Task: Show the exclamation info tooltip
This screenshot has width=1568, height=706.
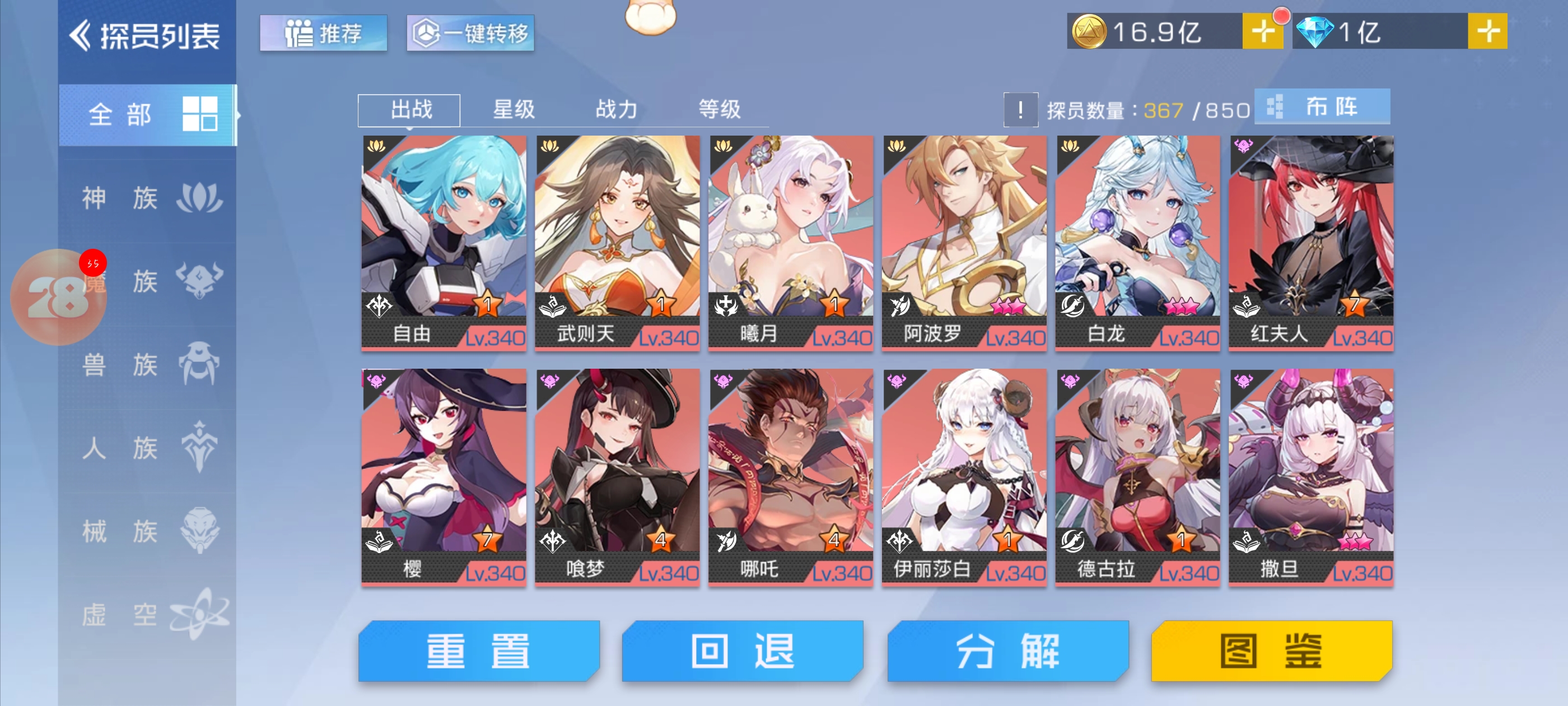Action: (x=1020, y=110)
